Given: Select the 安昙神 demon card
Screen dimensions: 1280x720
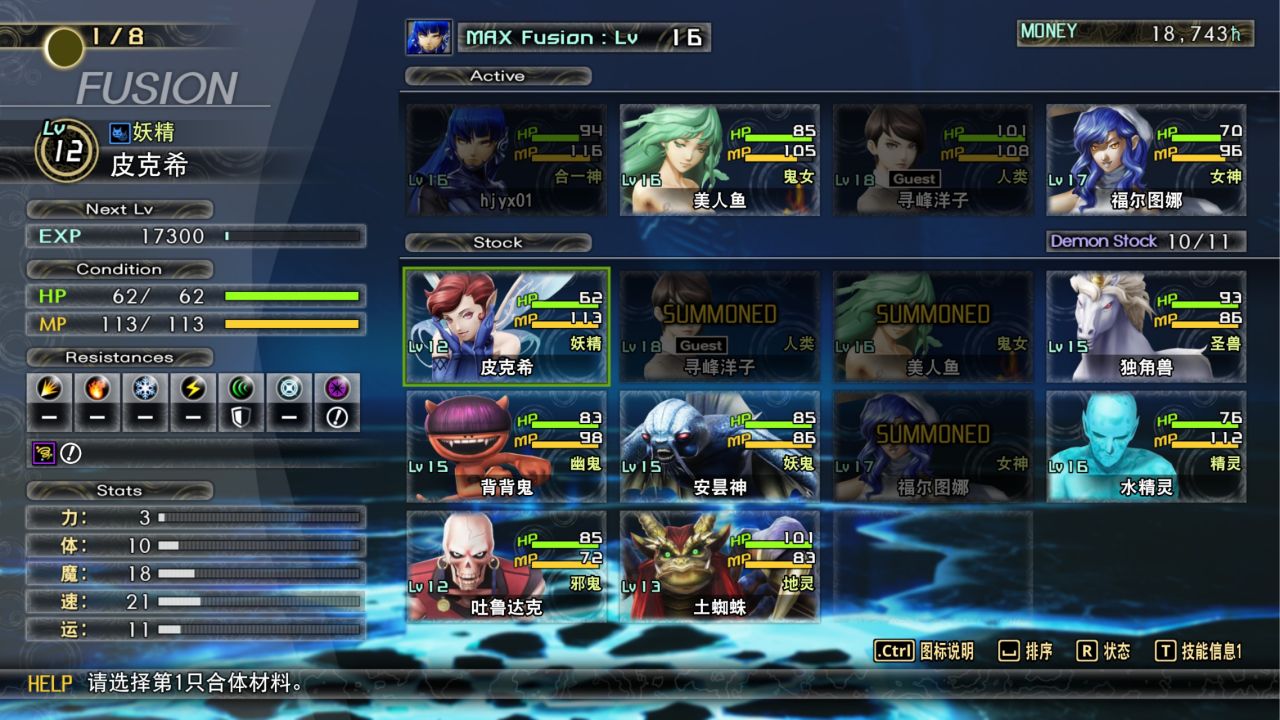Looking at the screenshot, I should tap(719, 447).
